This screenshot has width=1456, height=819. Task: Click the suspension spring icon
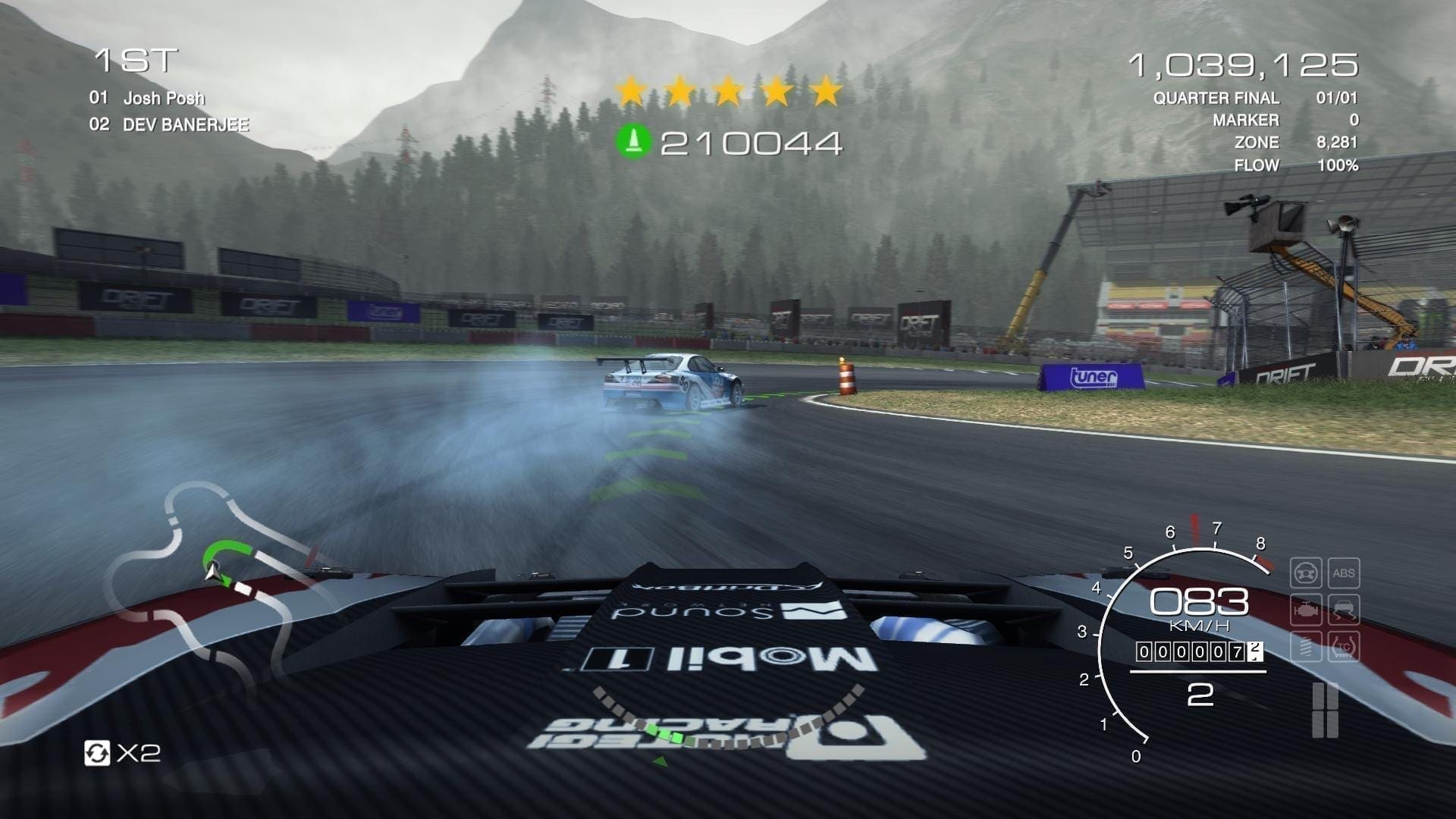coord(1306,647)
